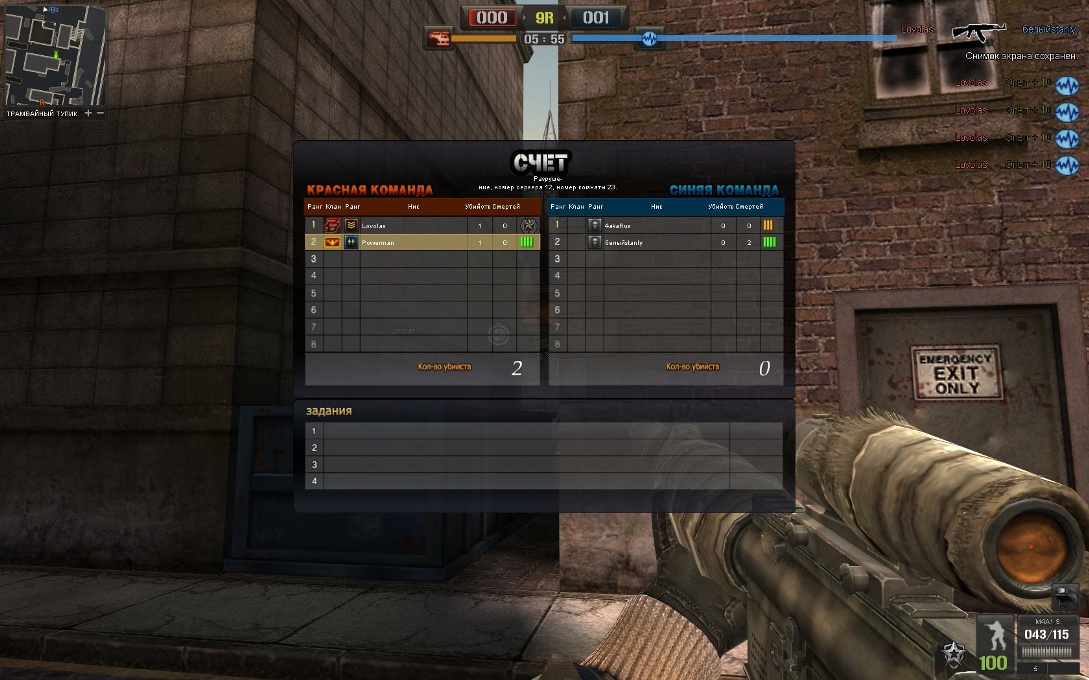Click the Красная команда team header
Viewport: 1089px width, 680px height.
click(x=370, y=190)
